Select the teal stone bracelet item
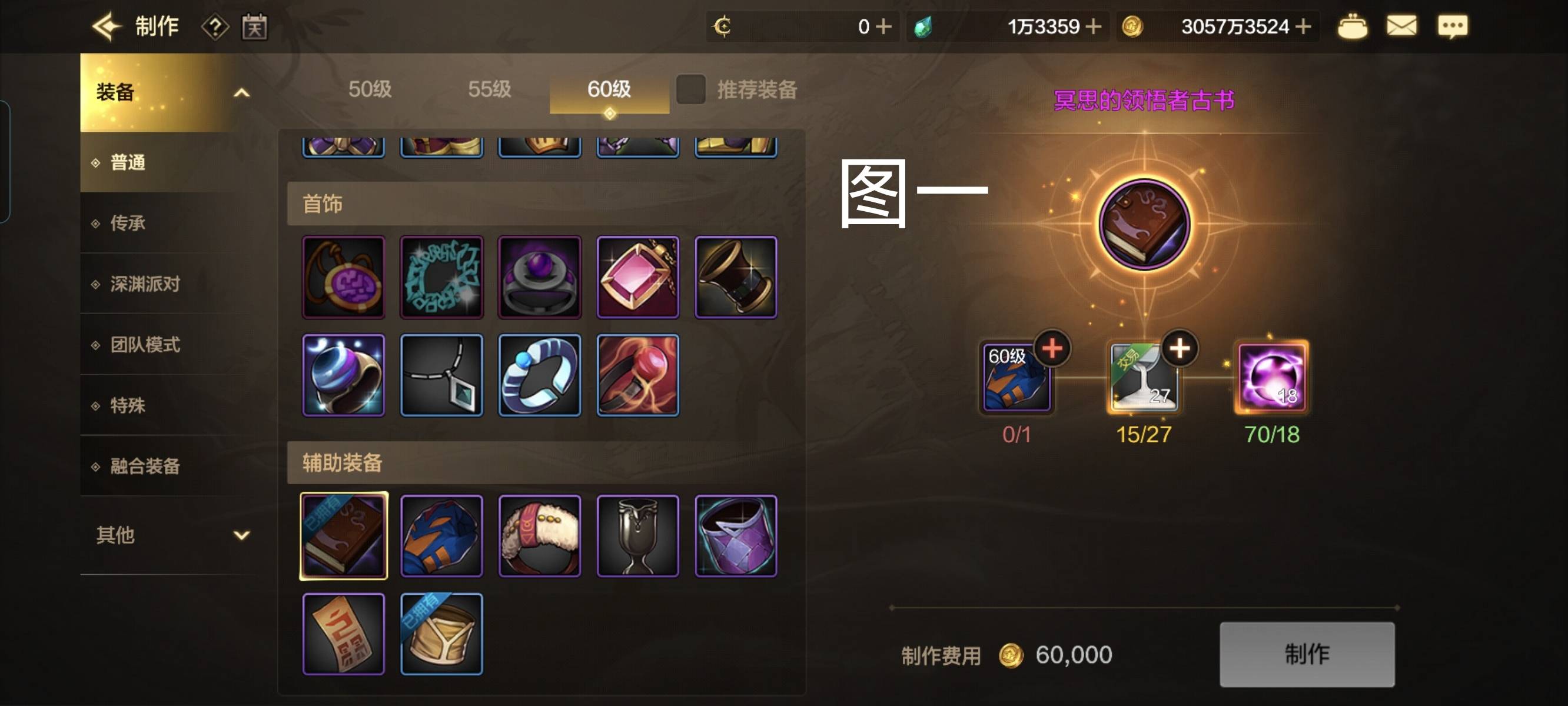Image resolution: width=1568 pixels, height=706 pixels. coord(441,278)
